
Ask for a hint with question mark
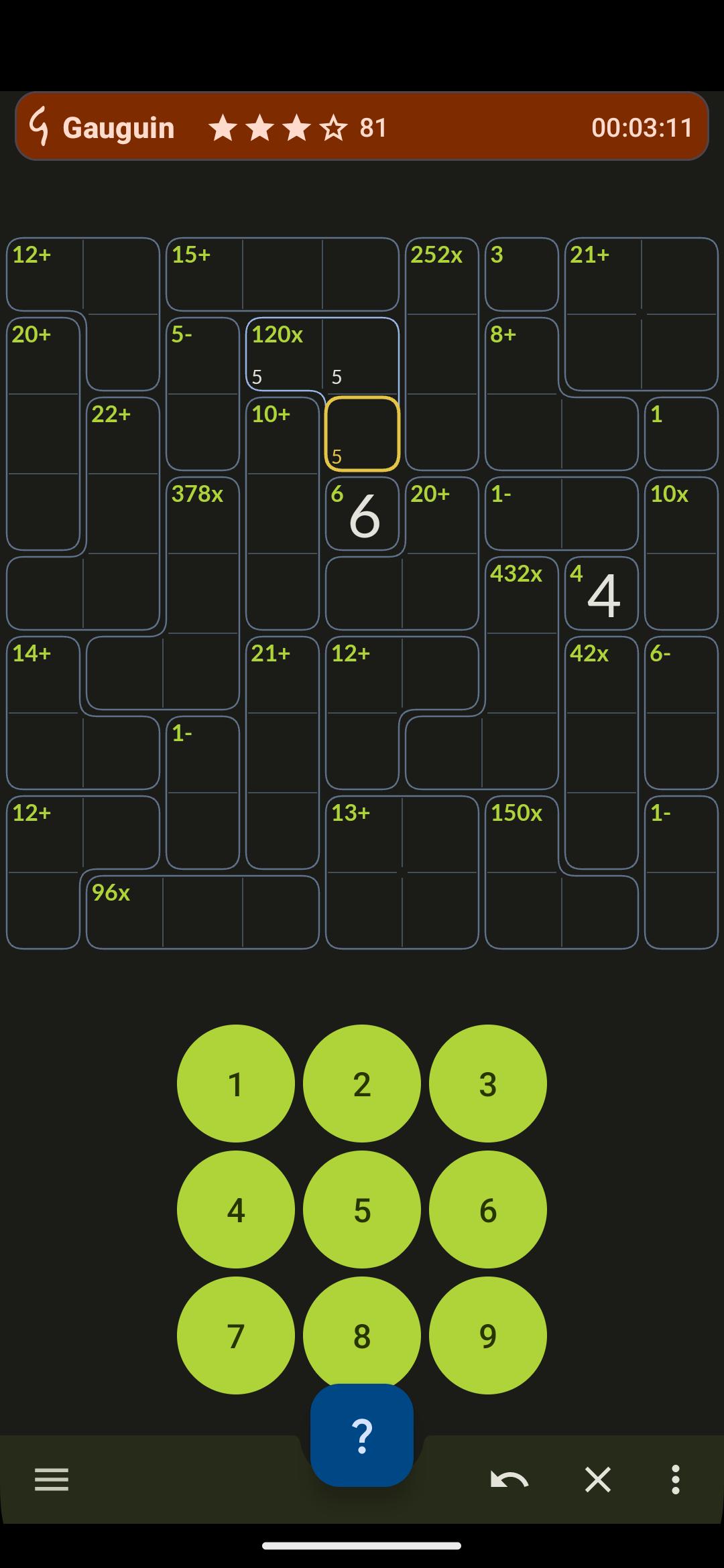click(x=361, y=1435)
